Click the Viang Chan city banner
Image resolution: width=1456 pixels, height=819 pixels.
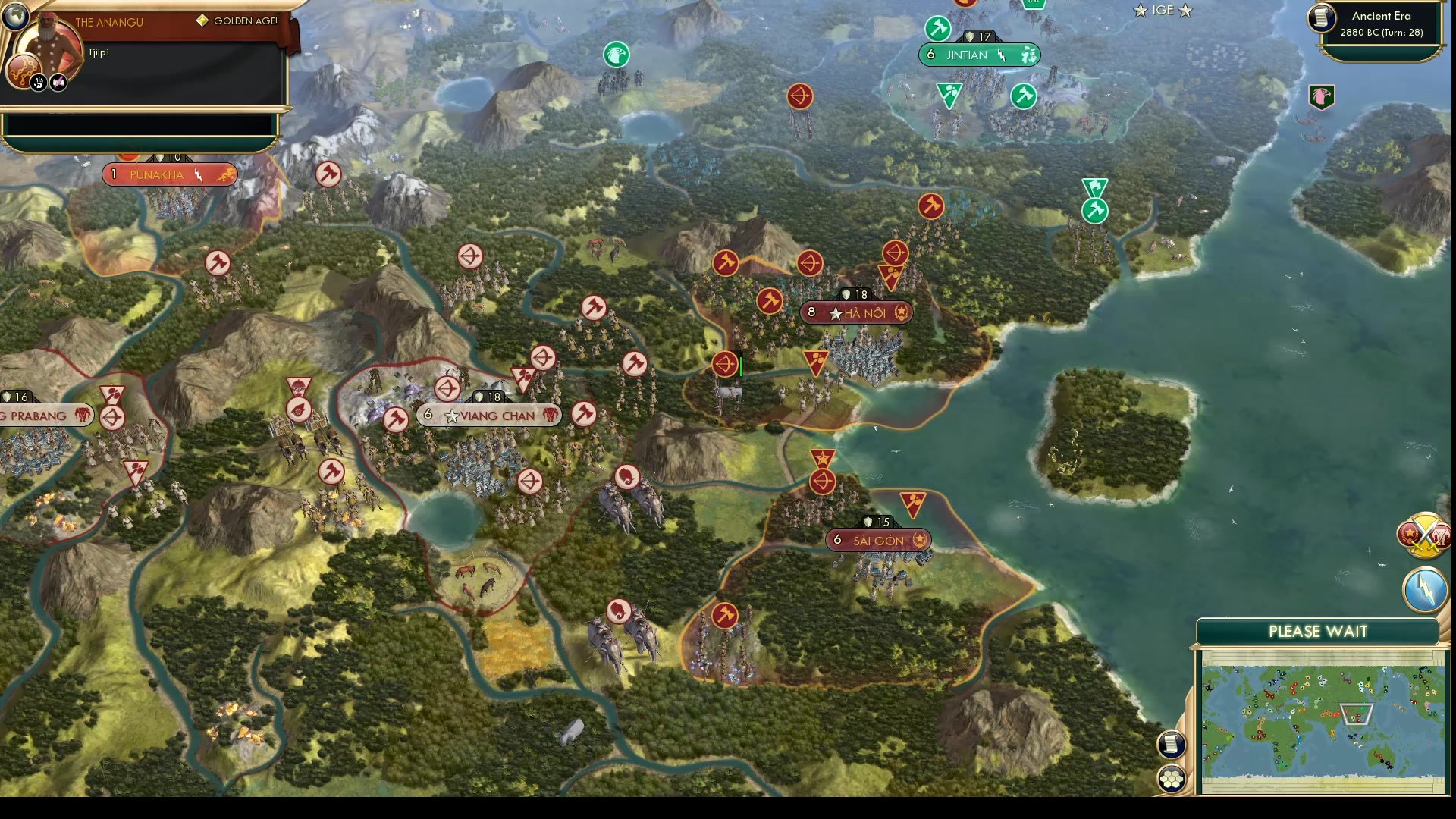488,415
